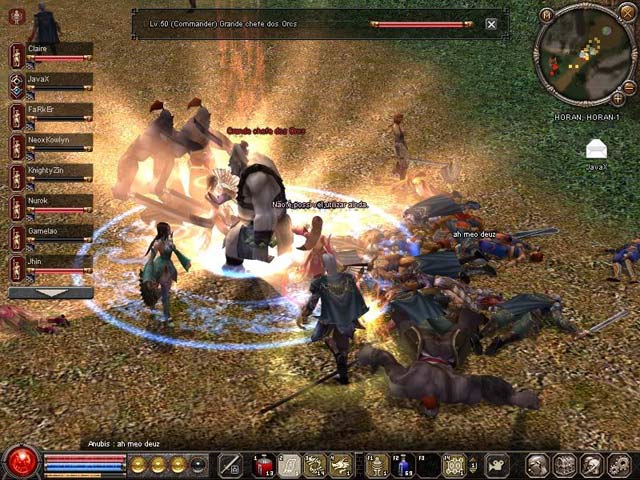640x480 pixels.
Task: Click the red orb at the bar's left end
Action: (20, 463)
